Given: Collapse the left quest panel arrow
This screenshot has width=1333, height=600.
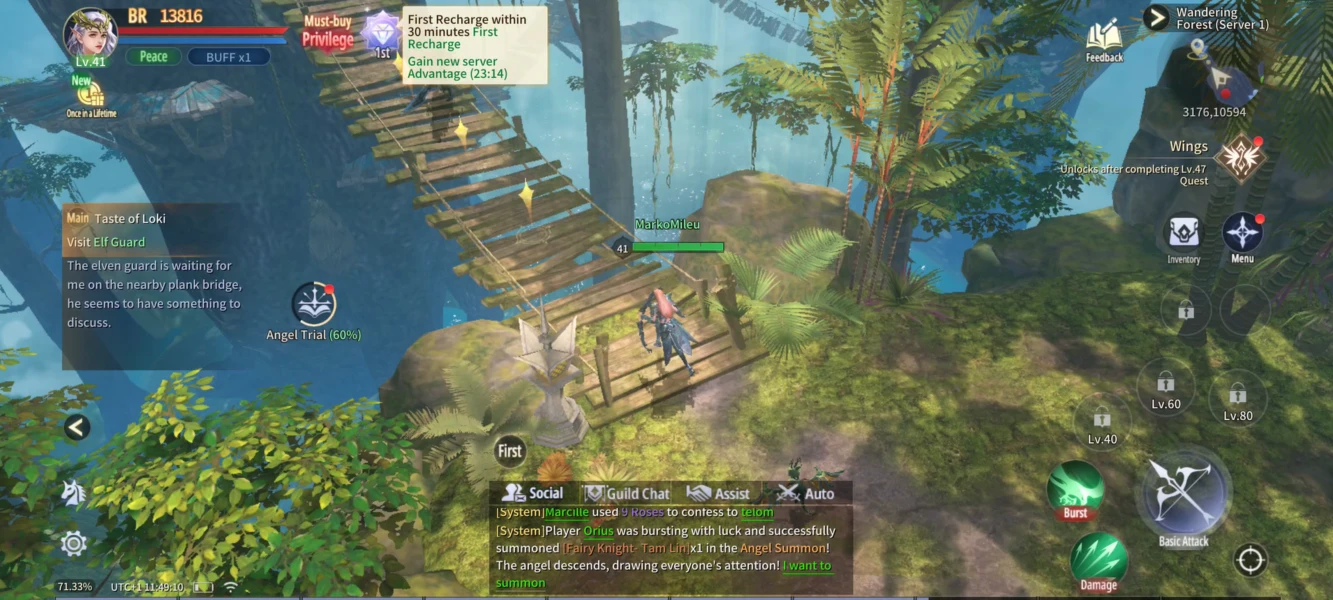Looking at the screenshot, I should pyautogui.click(x=77, y=427).
